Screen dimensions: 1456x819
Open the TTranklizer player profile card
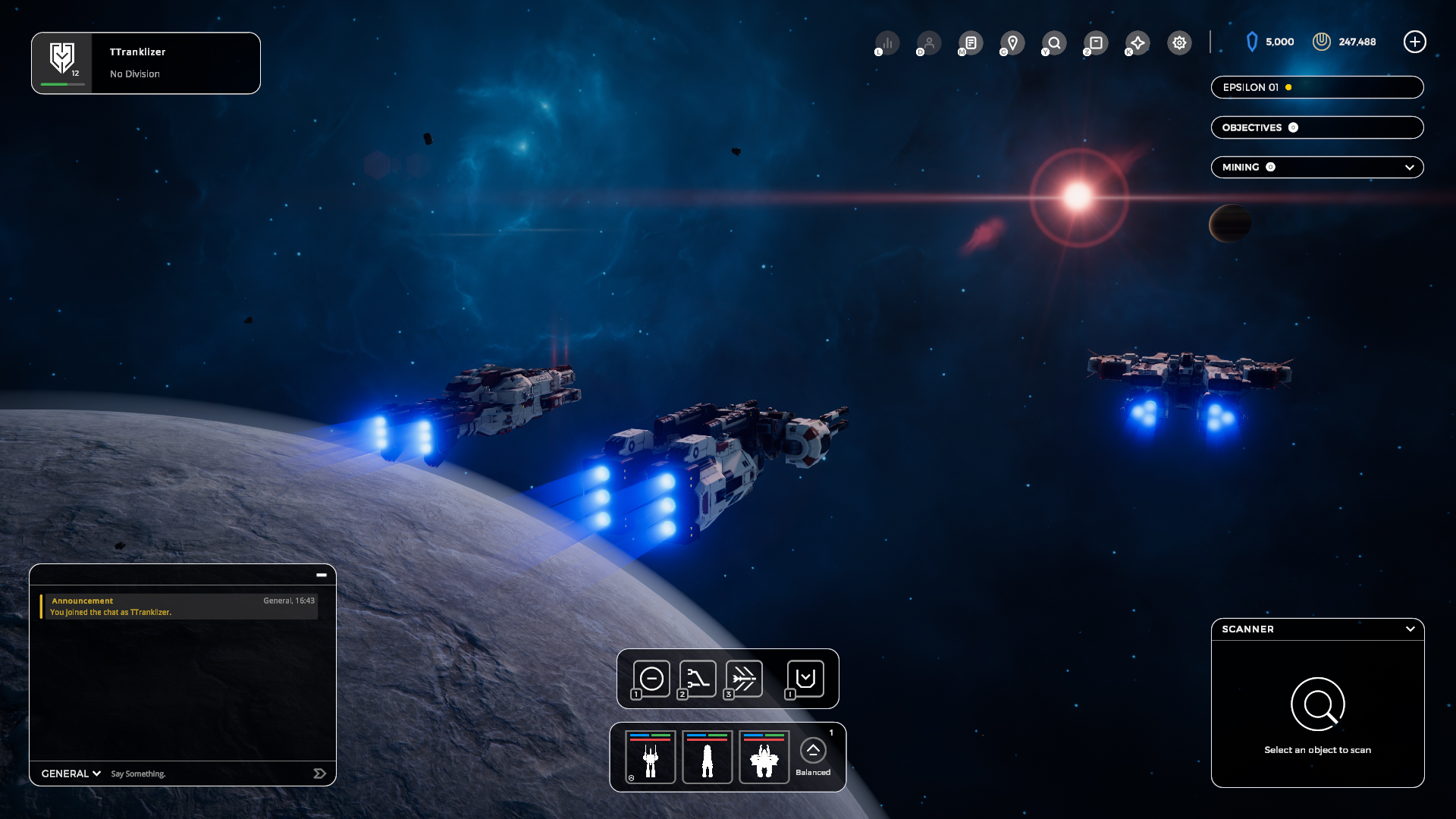click(146, 63)
